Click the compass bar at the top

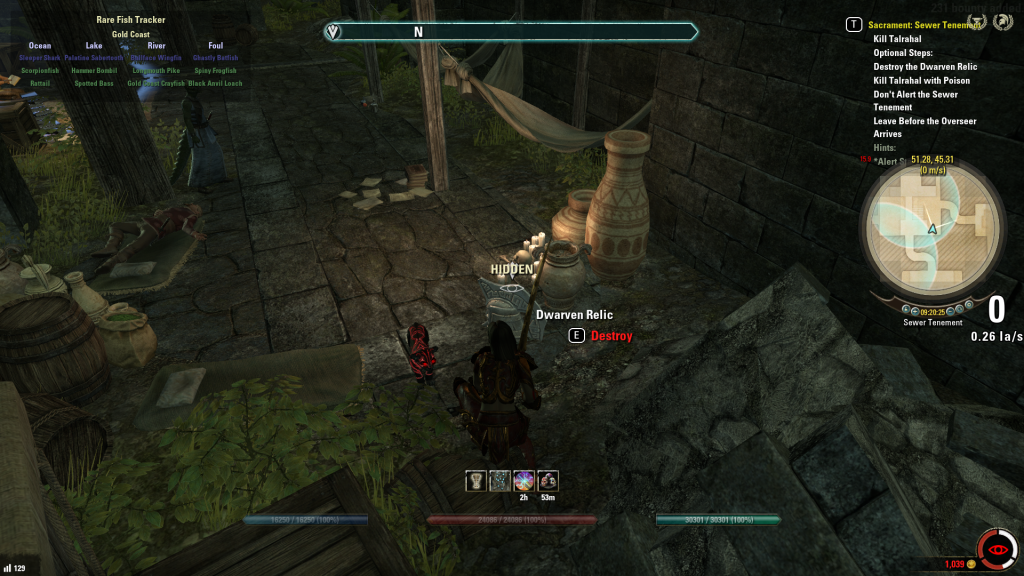coord(510,32)
